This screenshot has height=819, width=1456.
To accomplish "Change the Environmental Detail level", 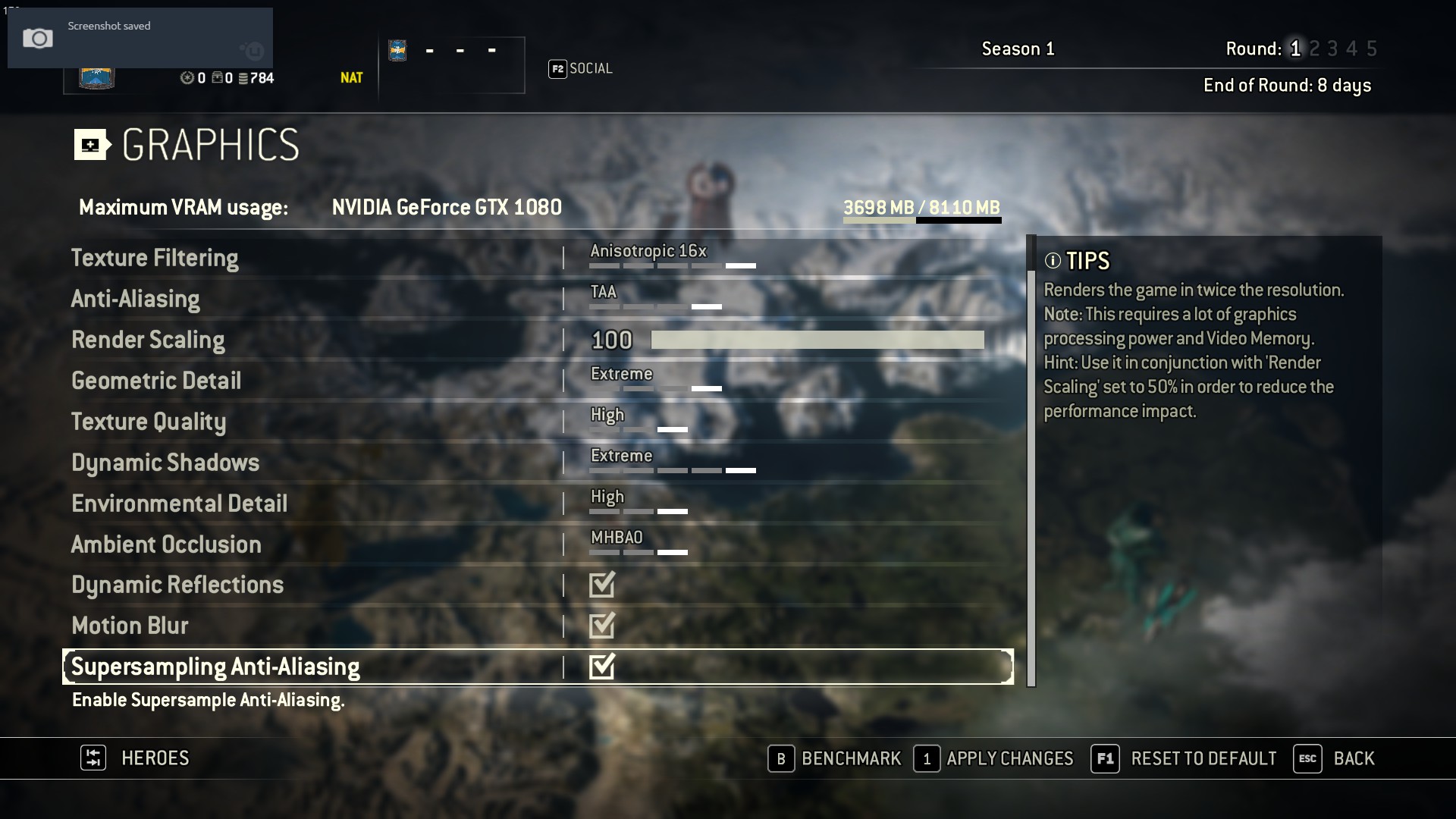I will pyautogui.click(x=639, y=504).
